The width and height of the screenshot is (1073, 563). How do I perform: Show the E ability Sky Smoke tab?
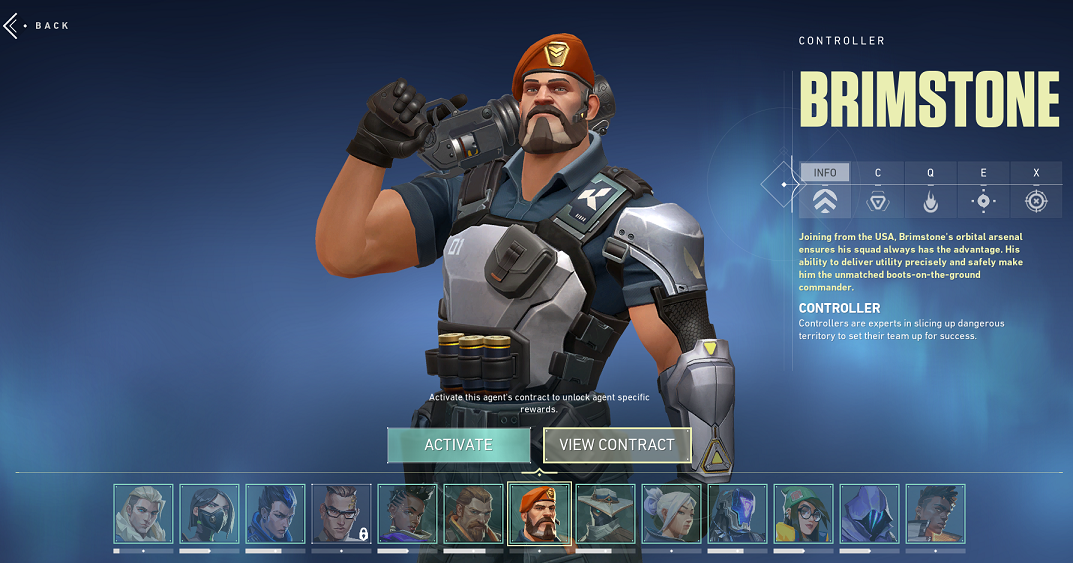tap(983, 190)
